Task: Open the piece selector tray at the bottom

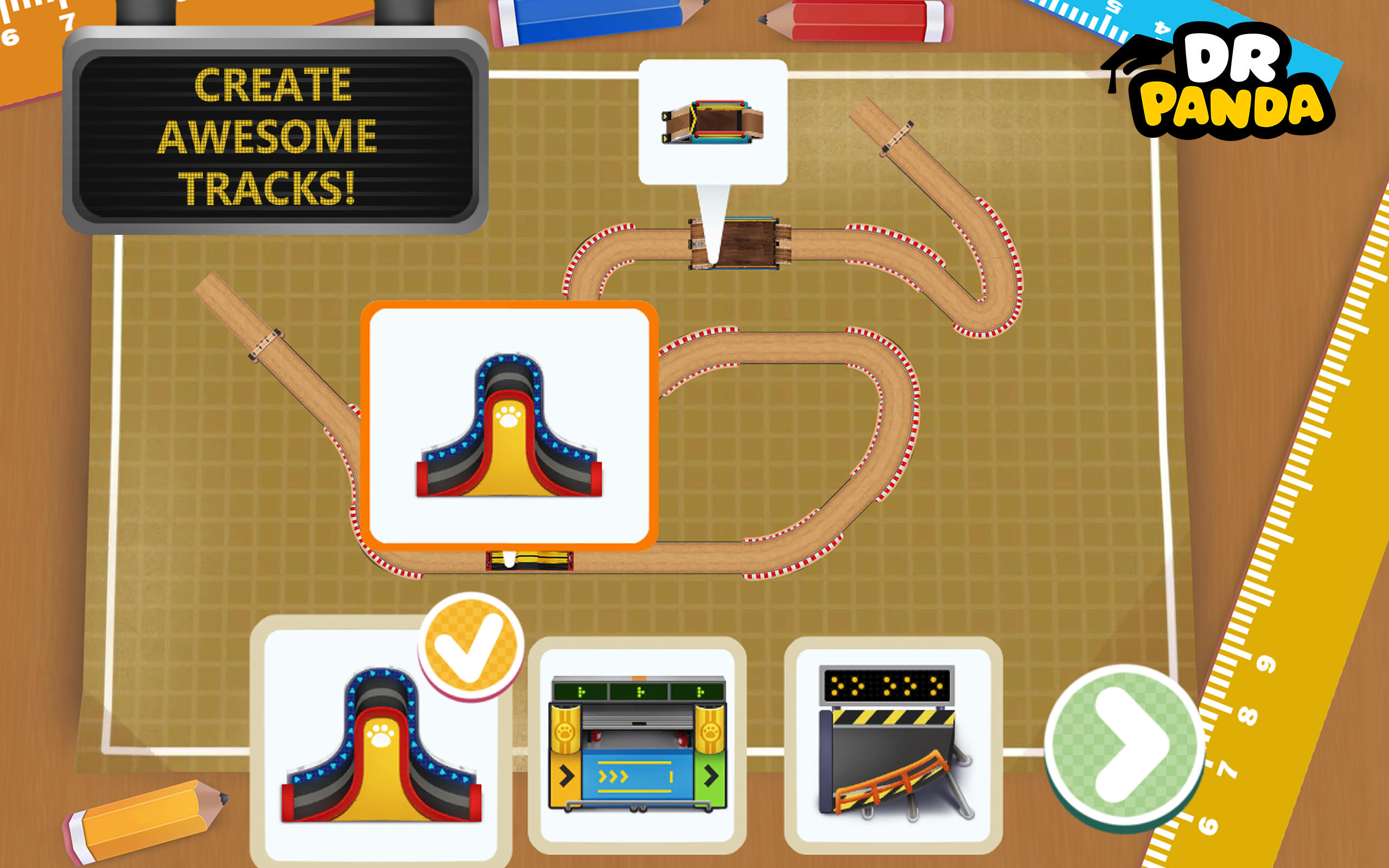Action: point(637,746)
